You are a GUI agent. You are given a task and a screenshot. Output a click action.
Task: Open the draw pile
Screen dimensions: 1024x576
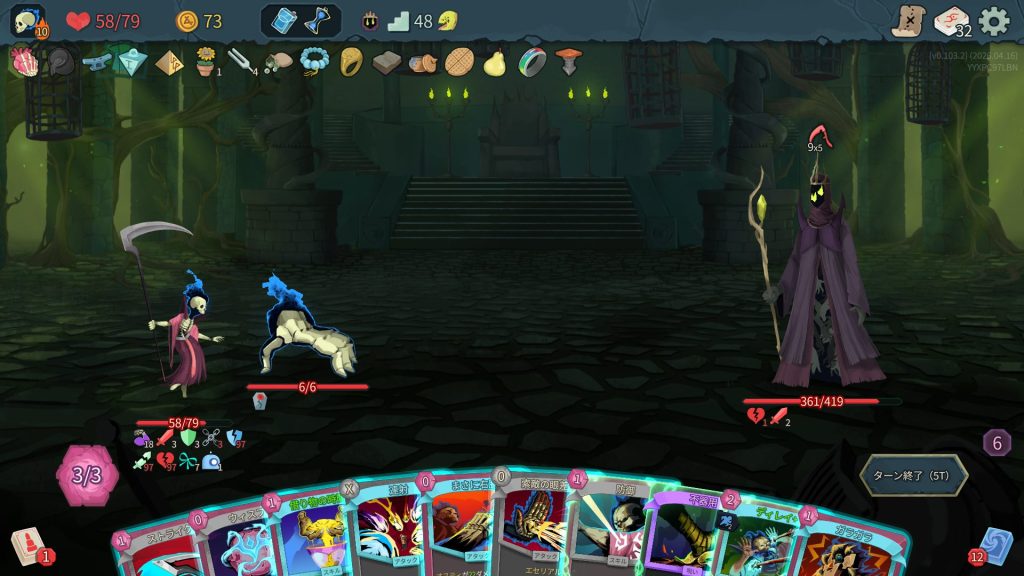27,546
